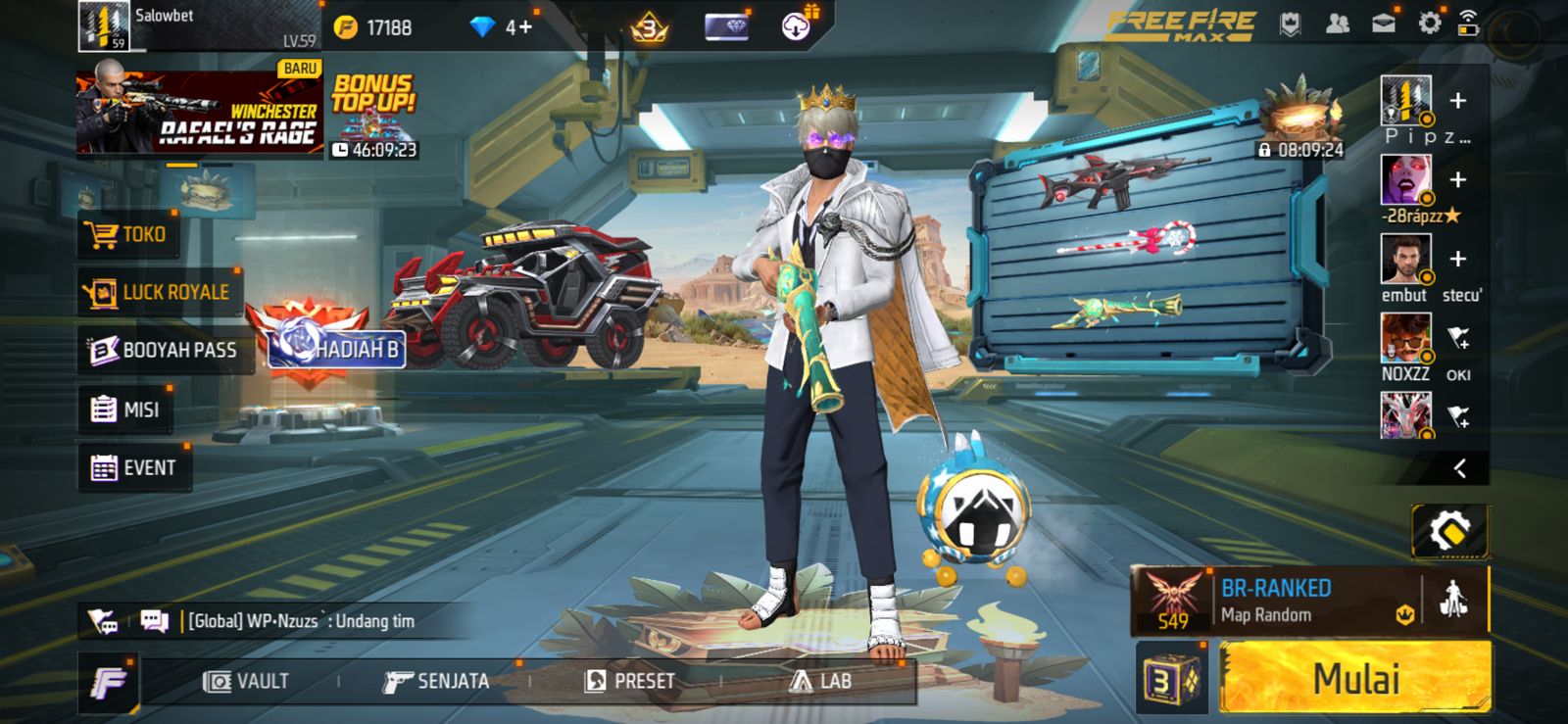Open the Toko shop
Viewport: 1568px width, 724px height.
coord(130,234)
